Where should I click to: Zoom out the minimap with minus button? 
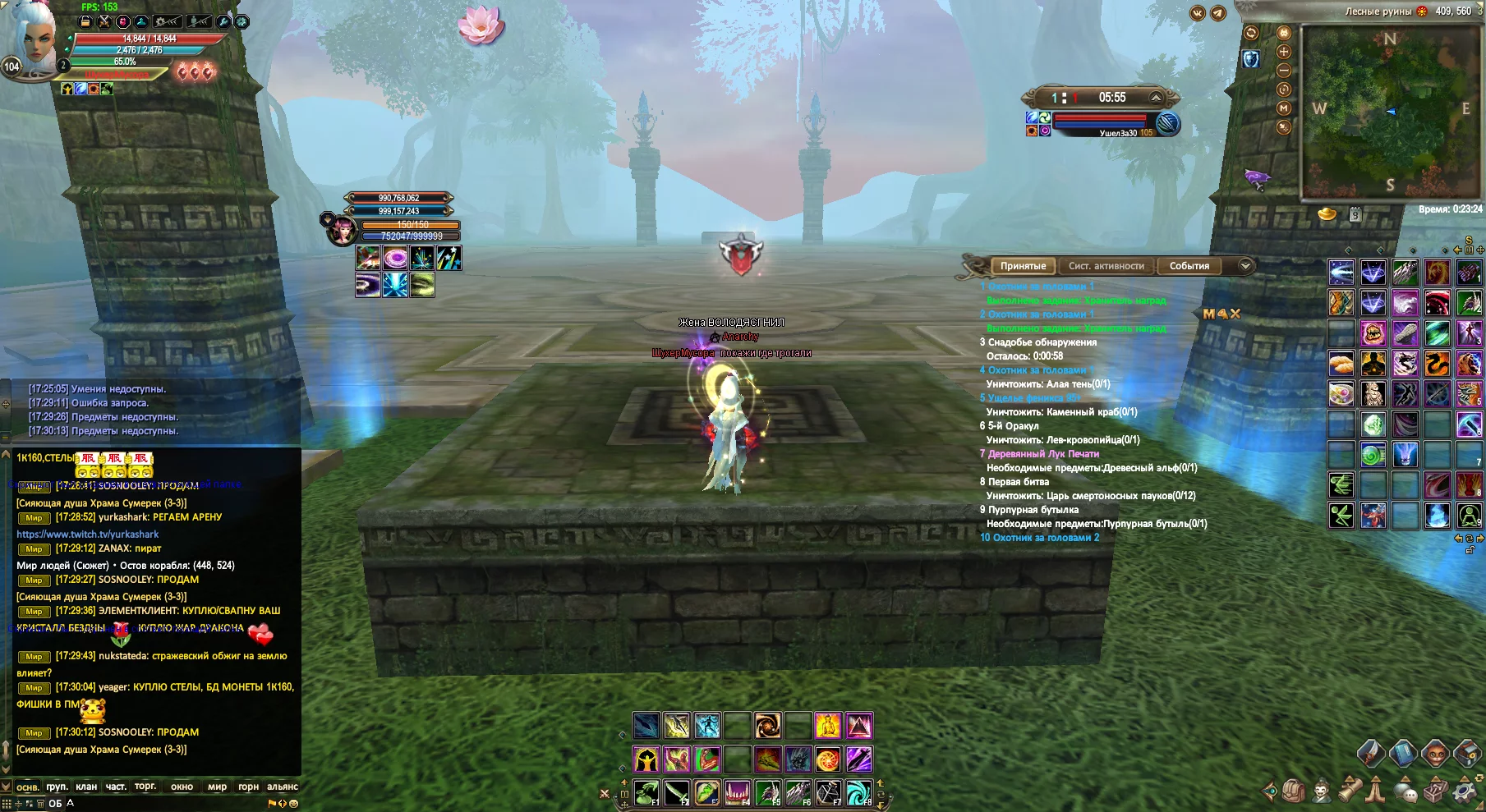[1284, 71]
